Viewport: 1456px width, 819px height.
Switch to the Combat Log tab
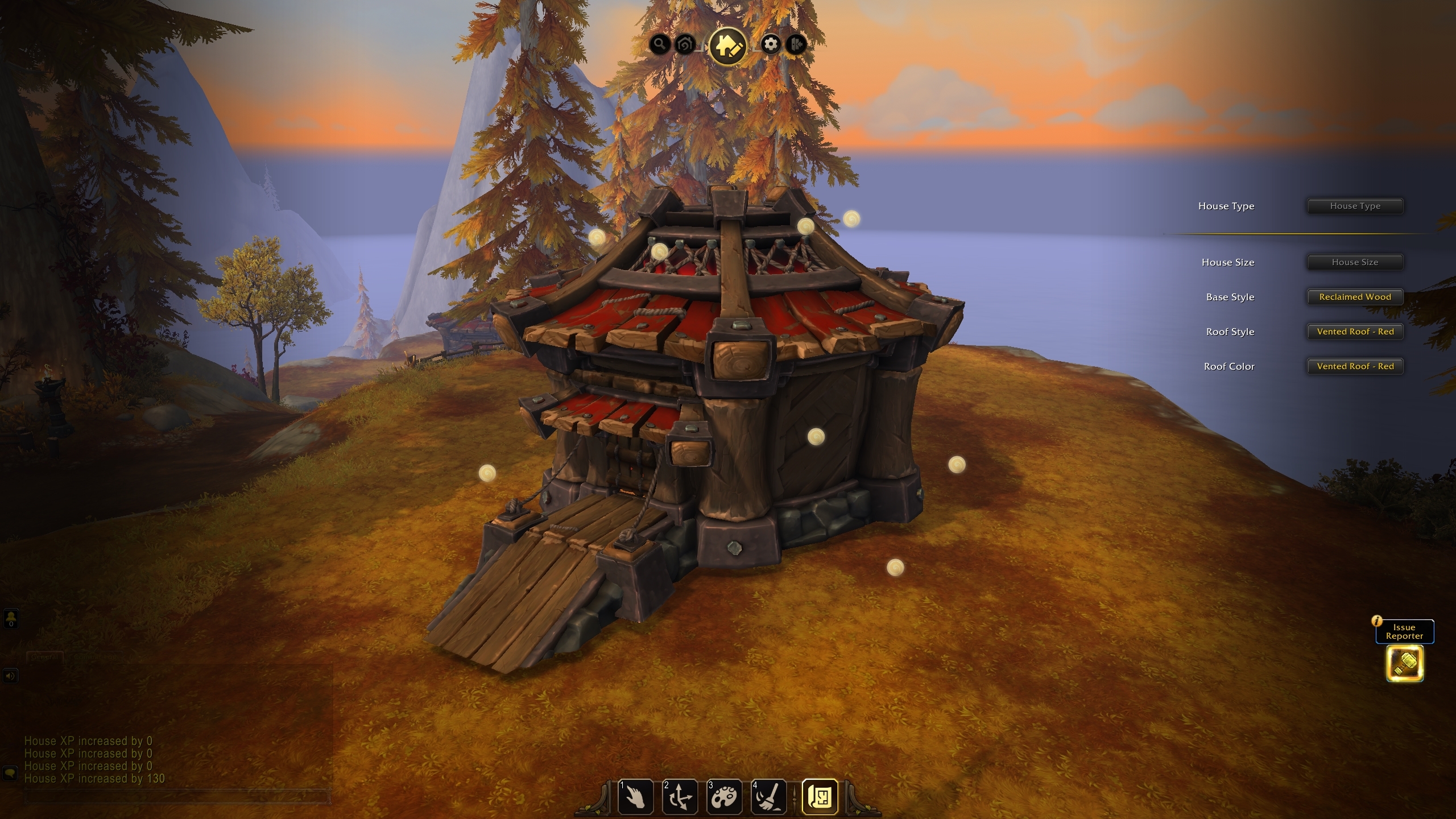[97, 657]
